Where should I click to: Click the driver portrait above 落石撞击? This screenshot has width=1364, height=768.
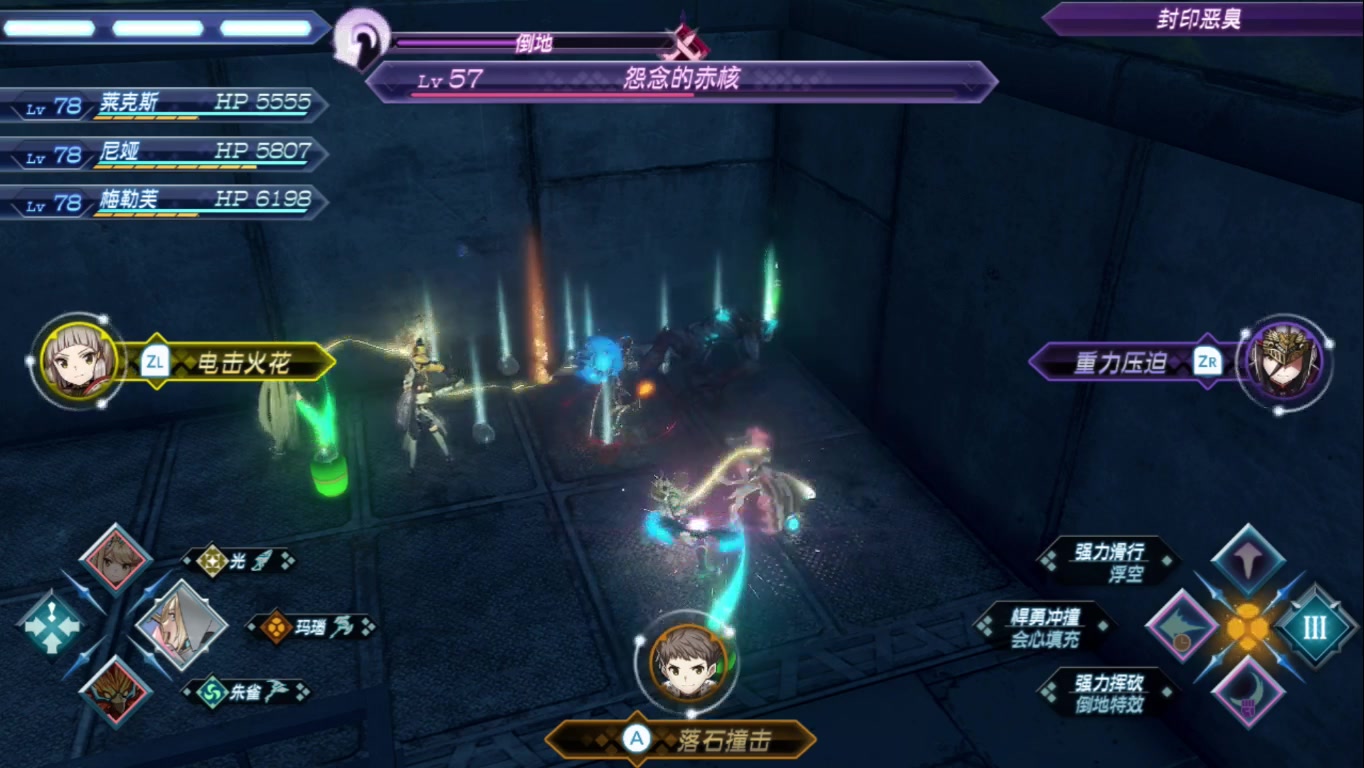[687, 662]
